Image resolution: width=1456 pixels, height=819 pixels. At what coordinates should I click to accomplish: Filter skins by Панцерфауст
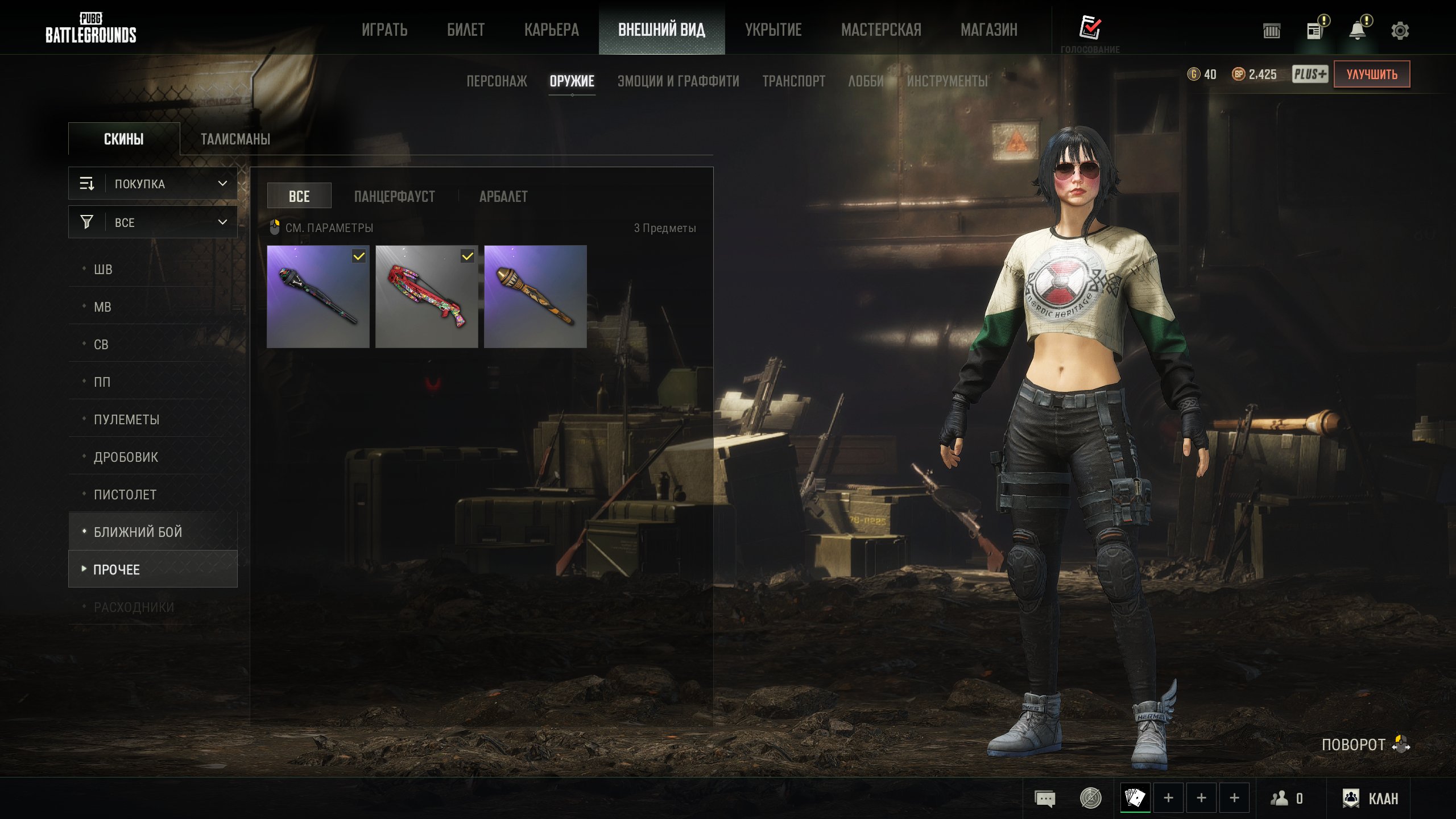394,197
